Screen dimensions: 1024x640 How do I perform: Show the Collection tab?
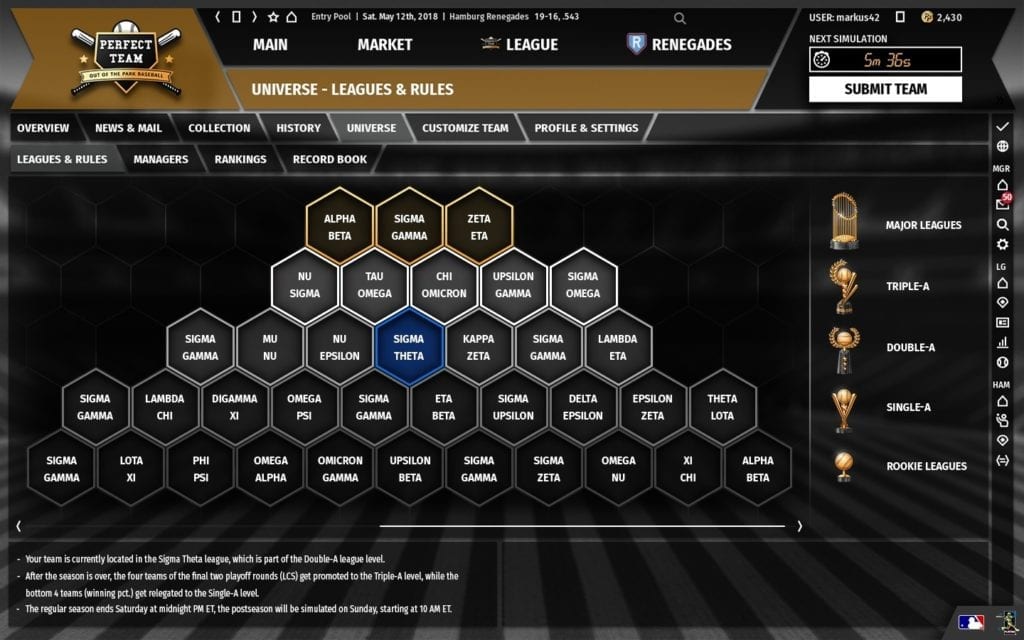point(219,128)
